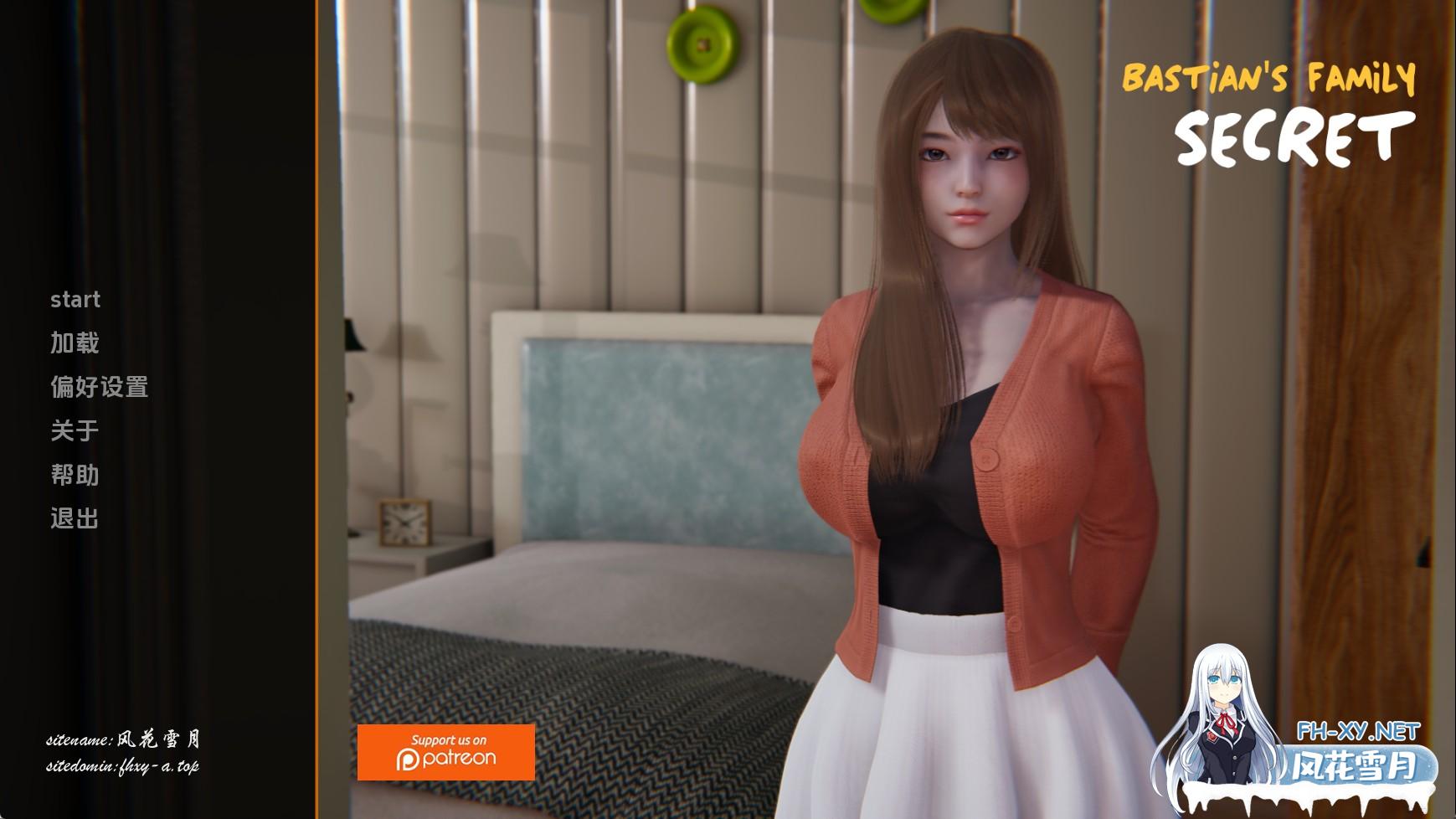The width and height of the screenshot is (1456, 819).
Task: Click the start menu entry
Action: click(75, 300)
